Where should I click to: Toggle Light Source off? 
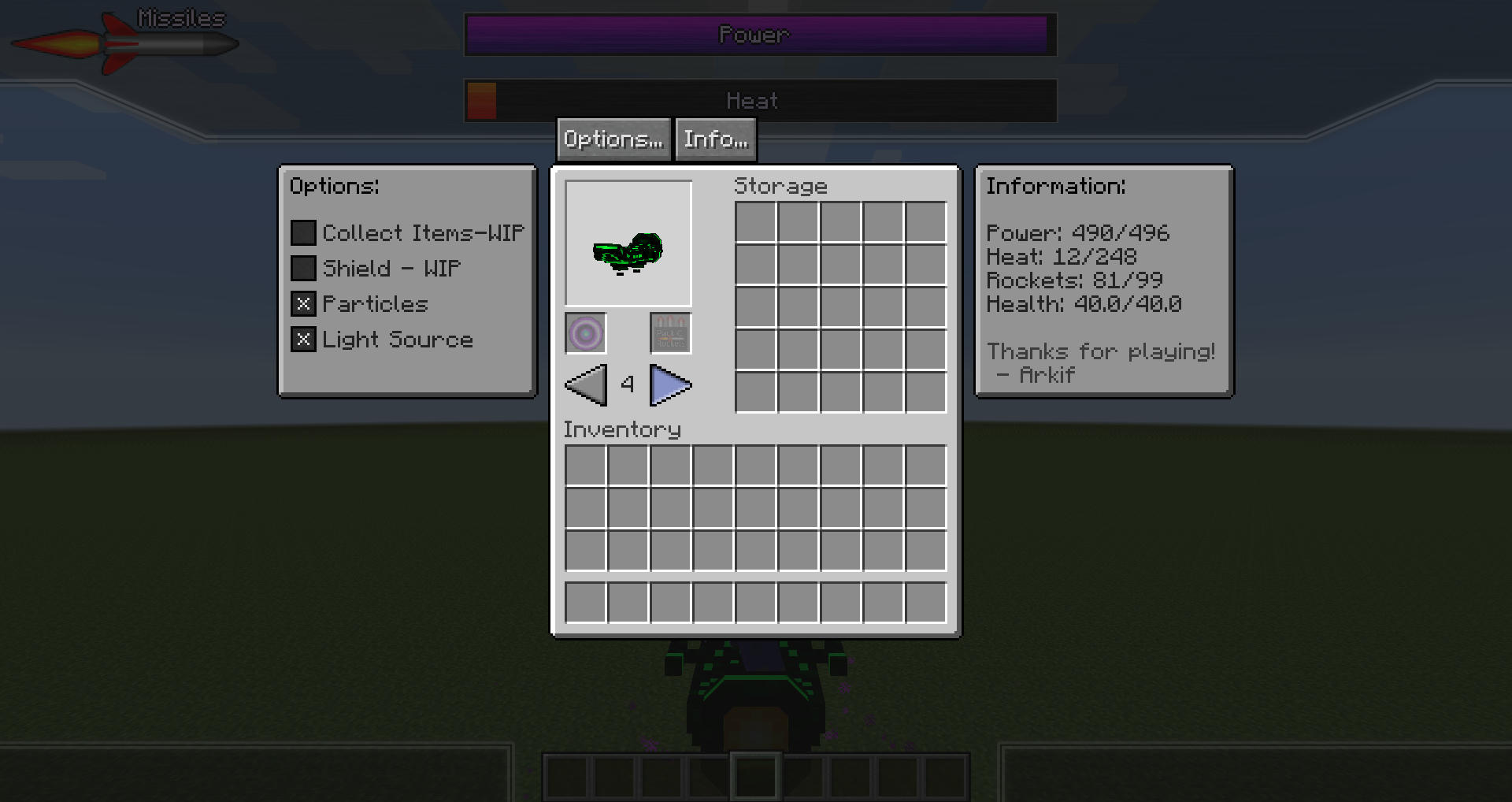pos(302,339)
